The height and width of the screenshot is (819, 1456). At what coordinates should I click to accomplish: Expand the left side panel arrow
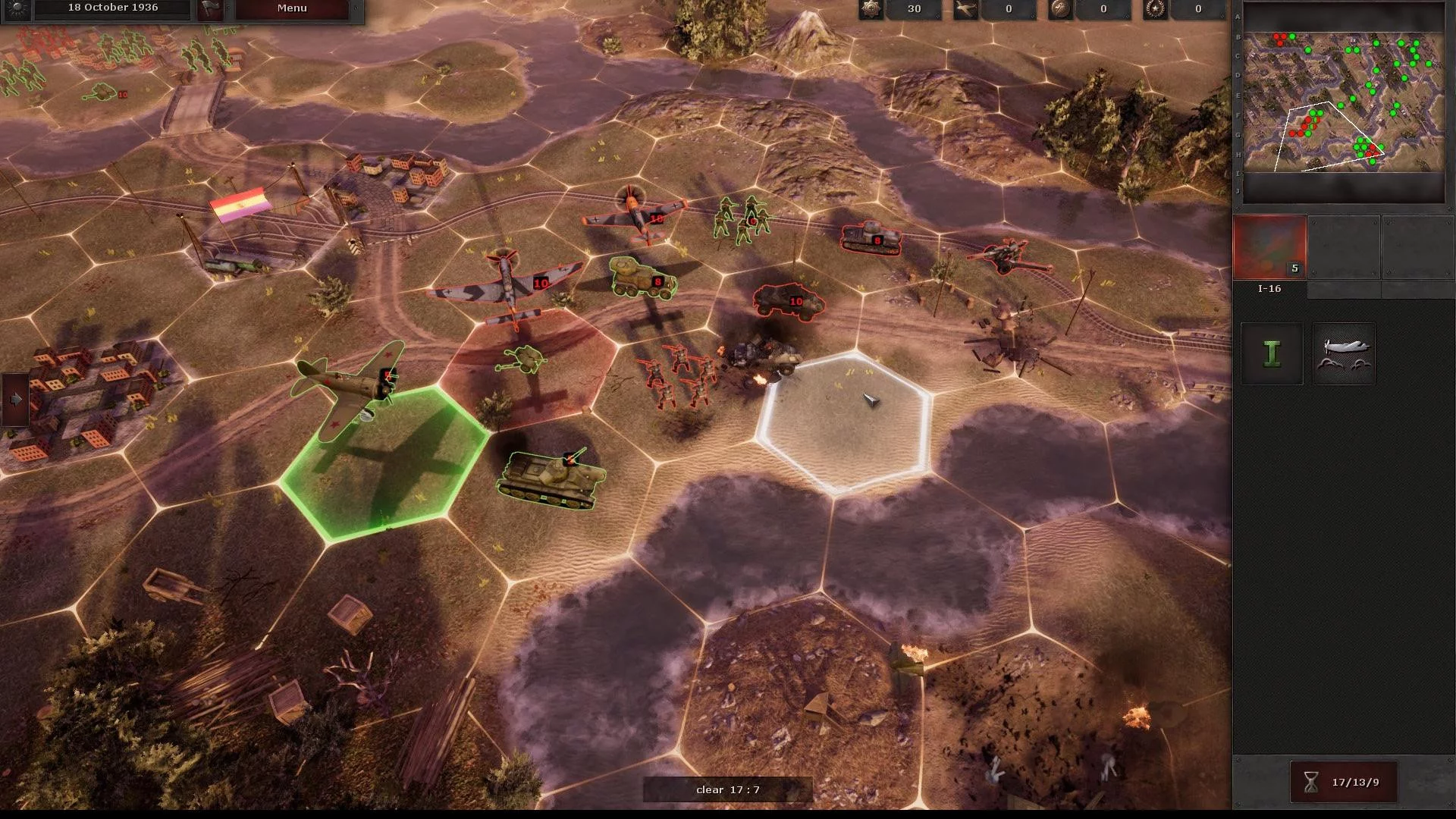pos(15,399)
